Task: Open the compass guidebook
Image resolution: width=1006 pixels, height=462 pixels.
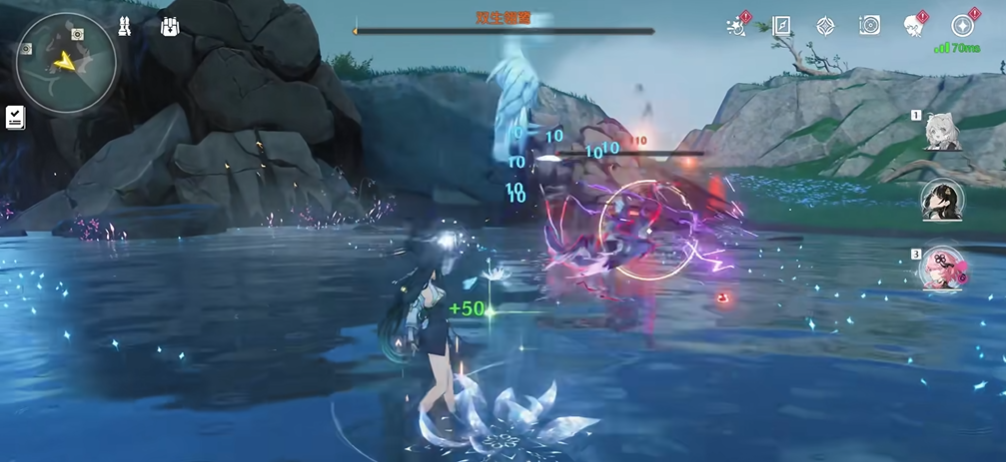Action: point(781,26)
